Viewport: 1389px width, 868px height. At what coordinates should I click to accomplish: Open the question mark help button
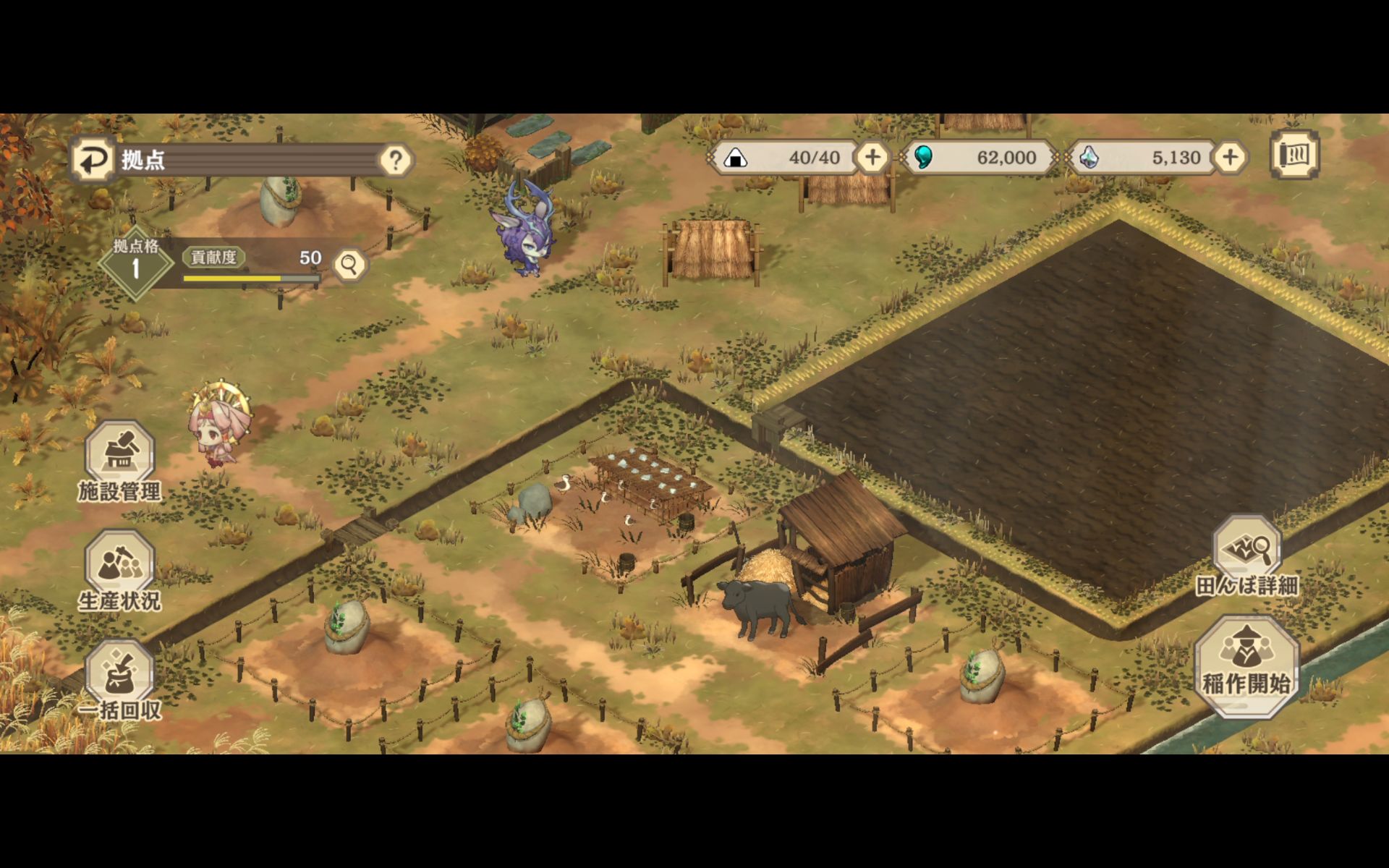396,160
